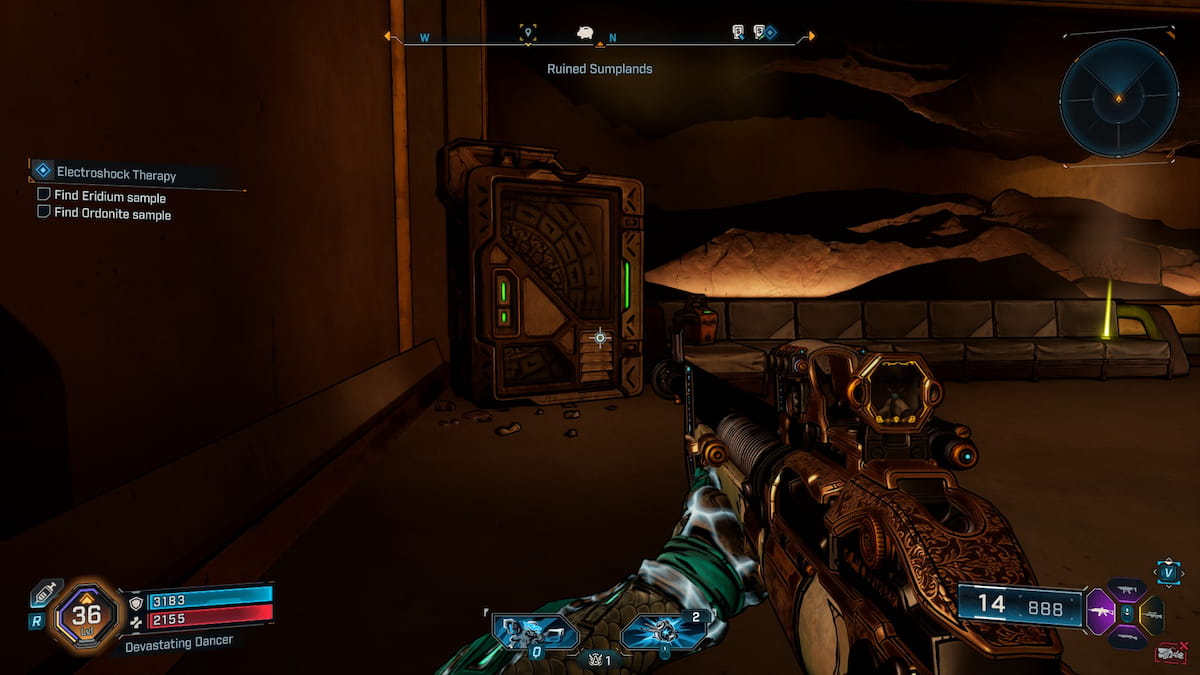This screenshot has width=1200, height=675.
Task: Select the piggy bank compass marker
Action: pyautogui.click(x=585, y=33)
